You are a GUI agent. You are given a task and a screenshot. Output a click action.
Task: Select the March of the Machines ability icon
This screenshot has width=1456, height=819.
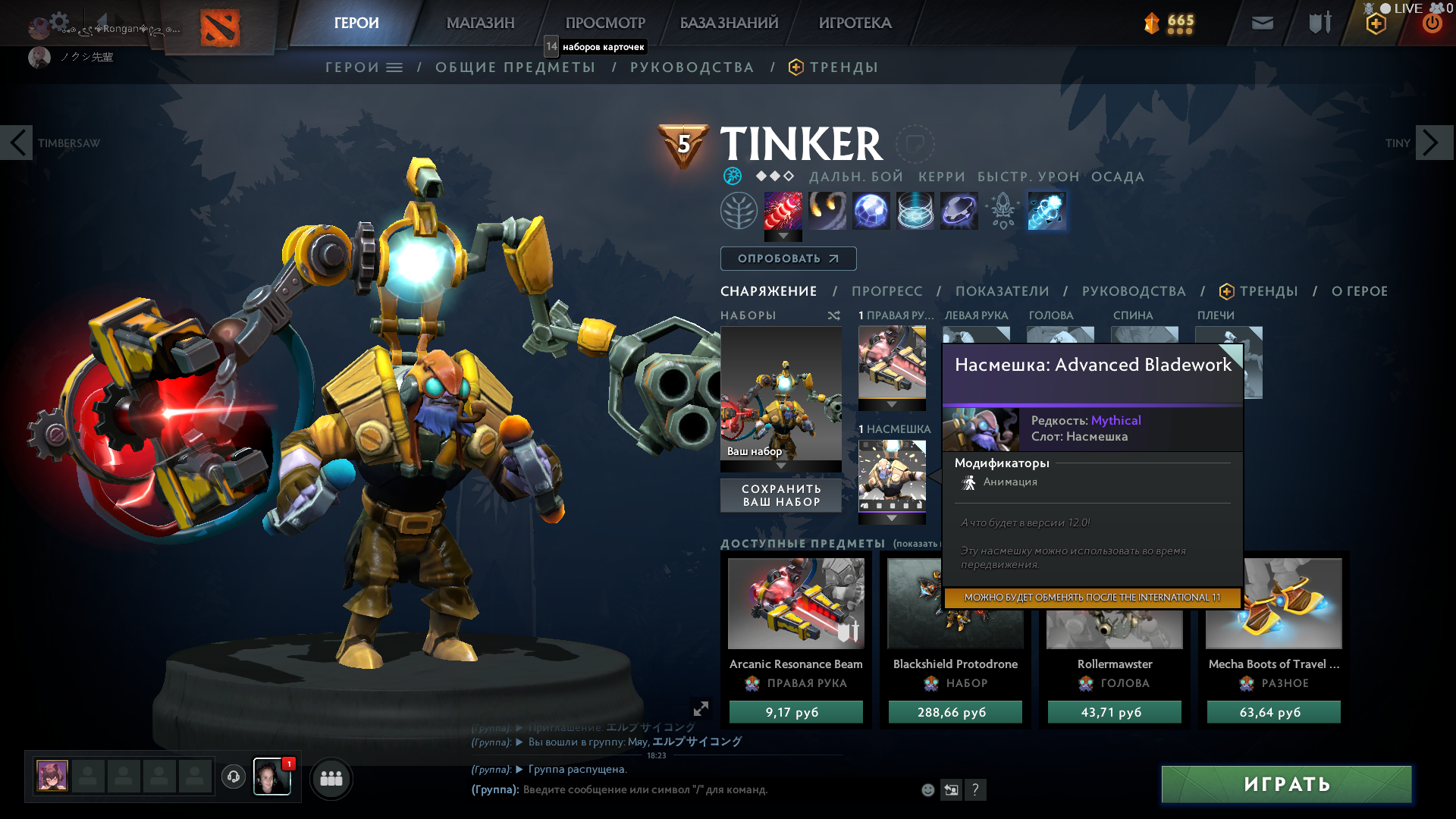pyautogui.click(x=871, y=211)
